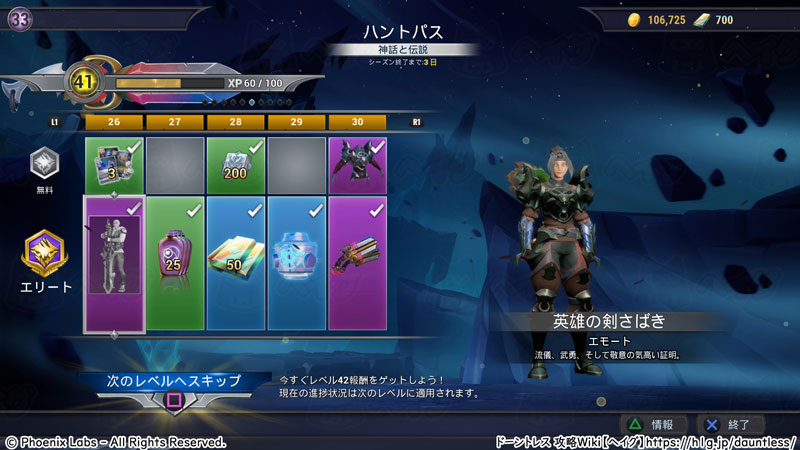Choose the free reward tile showing 200

236,165
